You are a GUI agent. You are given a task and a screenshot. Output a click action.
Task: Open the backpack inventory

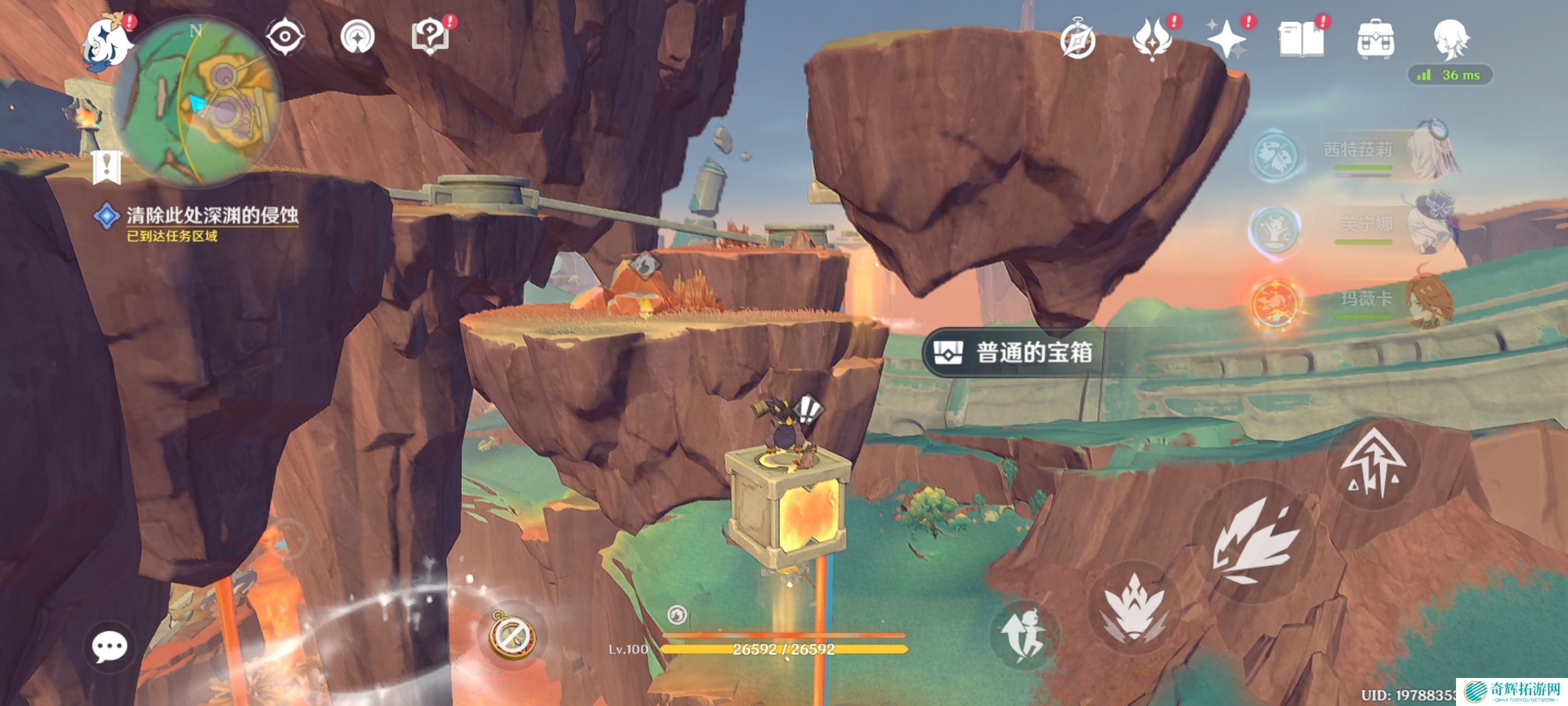point(1376,40)
